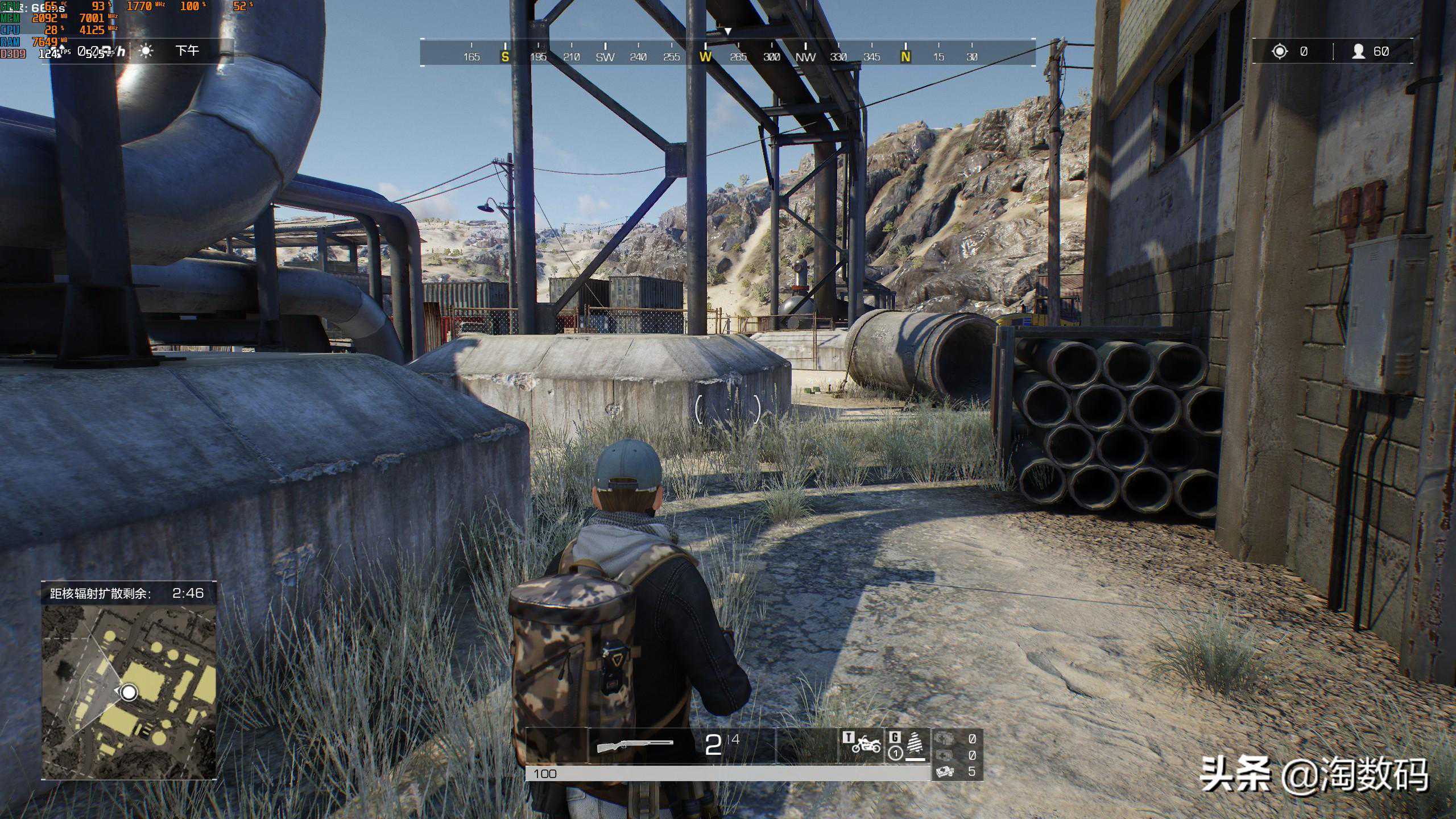Select the shotgun weapon slot

point(635,744)
